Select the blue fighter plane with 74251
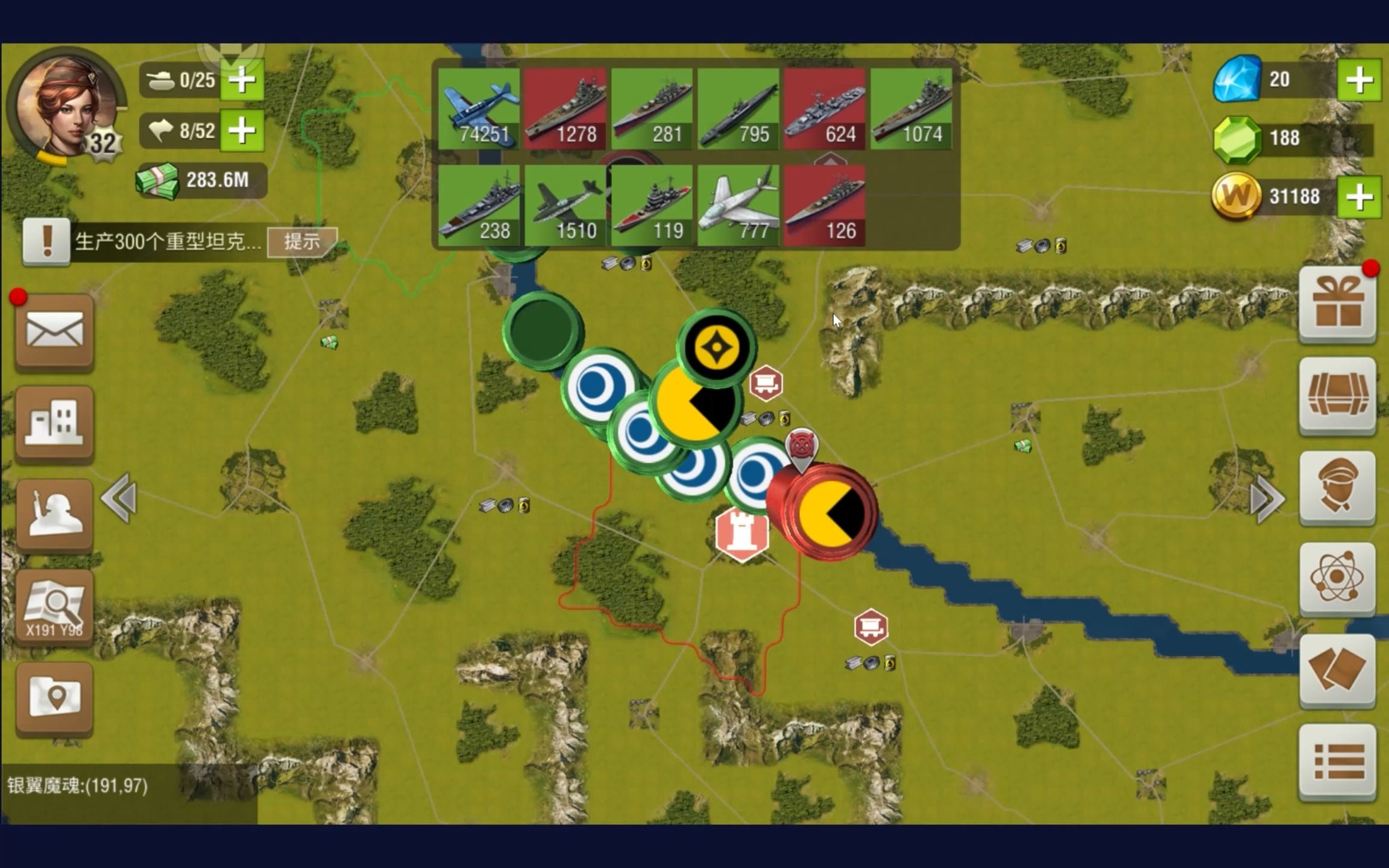1389x868 pixels. tap(479, 108)
